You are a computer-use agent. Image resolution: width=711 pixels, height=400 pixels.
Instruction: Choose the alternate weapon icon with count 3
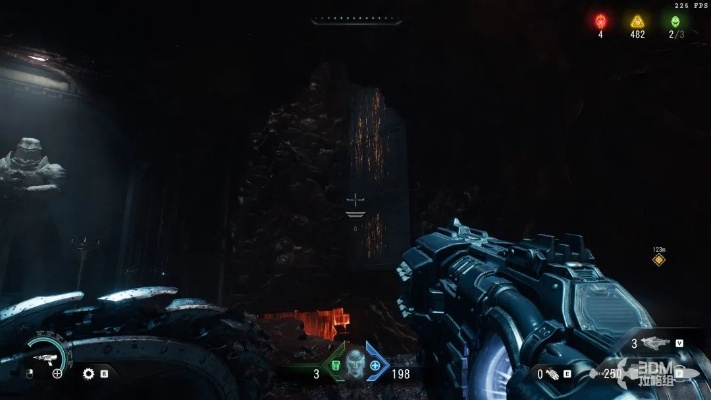[658, 343]
